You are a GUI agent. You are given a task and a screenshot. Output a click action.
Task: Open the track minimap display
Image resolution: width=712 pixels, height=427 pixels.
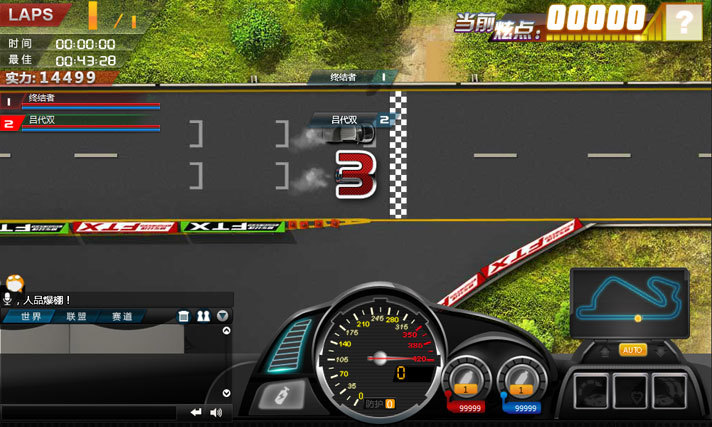coord(629,301)
